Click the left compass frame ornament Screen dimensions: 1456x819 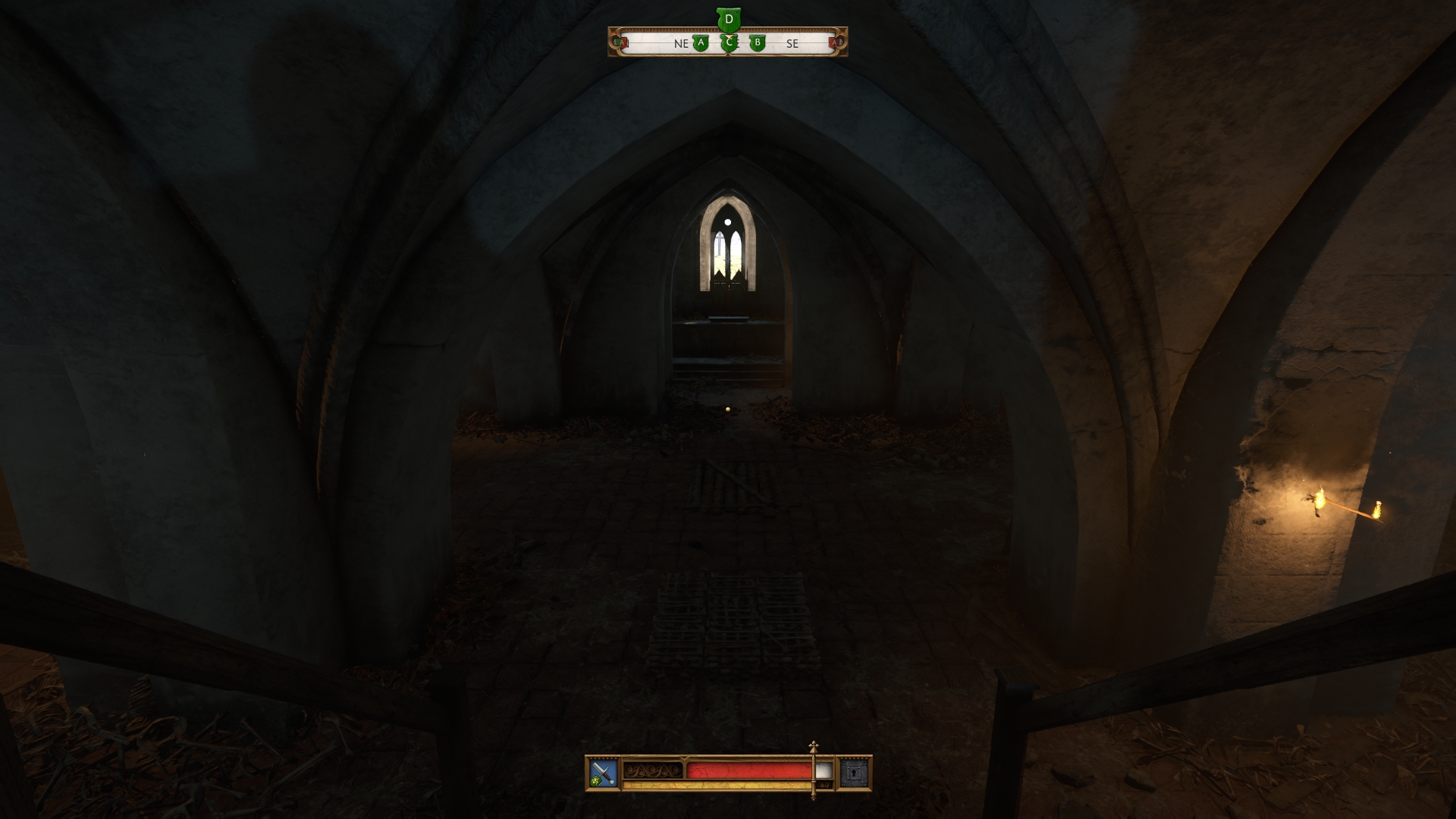[614, 43]
